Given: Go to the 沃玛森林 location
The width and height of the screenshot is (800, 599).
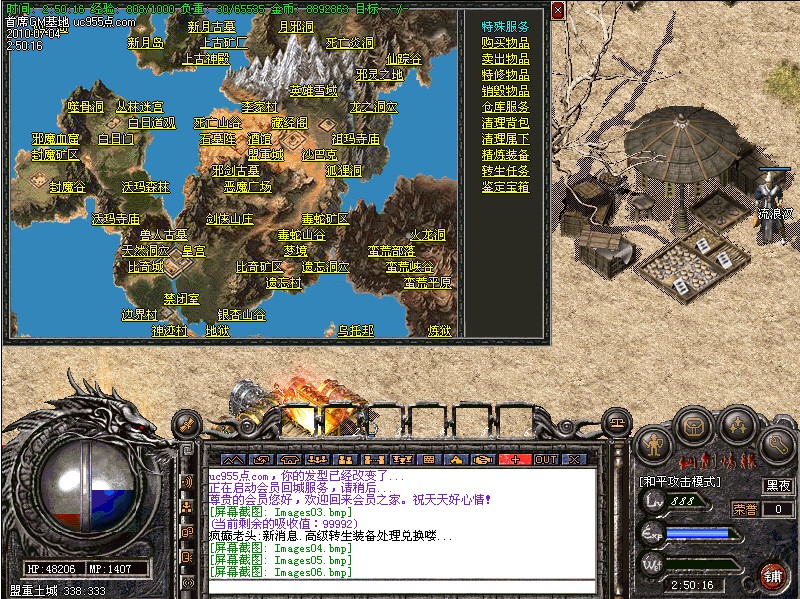Looking at the screenshot, I should [x=146, y=187].
